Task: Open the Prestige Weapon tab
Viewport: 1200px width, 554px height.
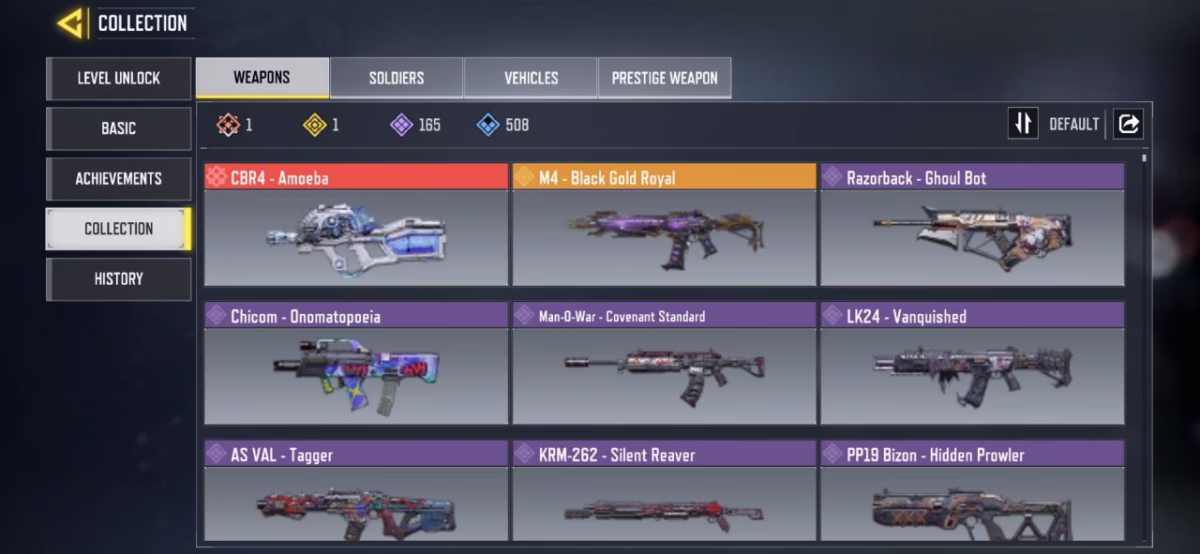Action: tap(664, 78)
